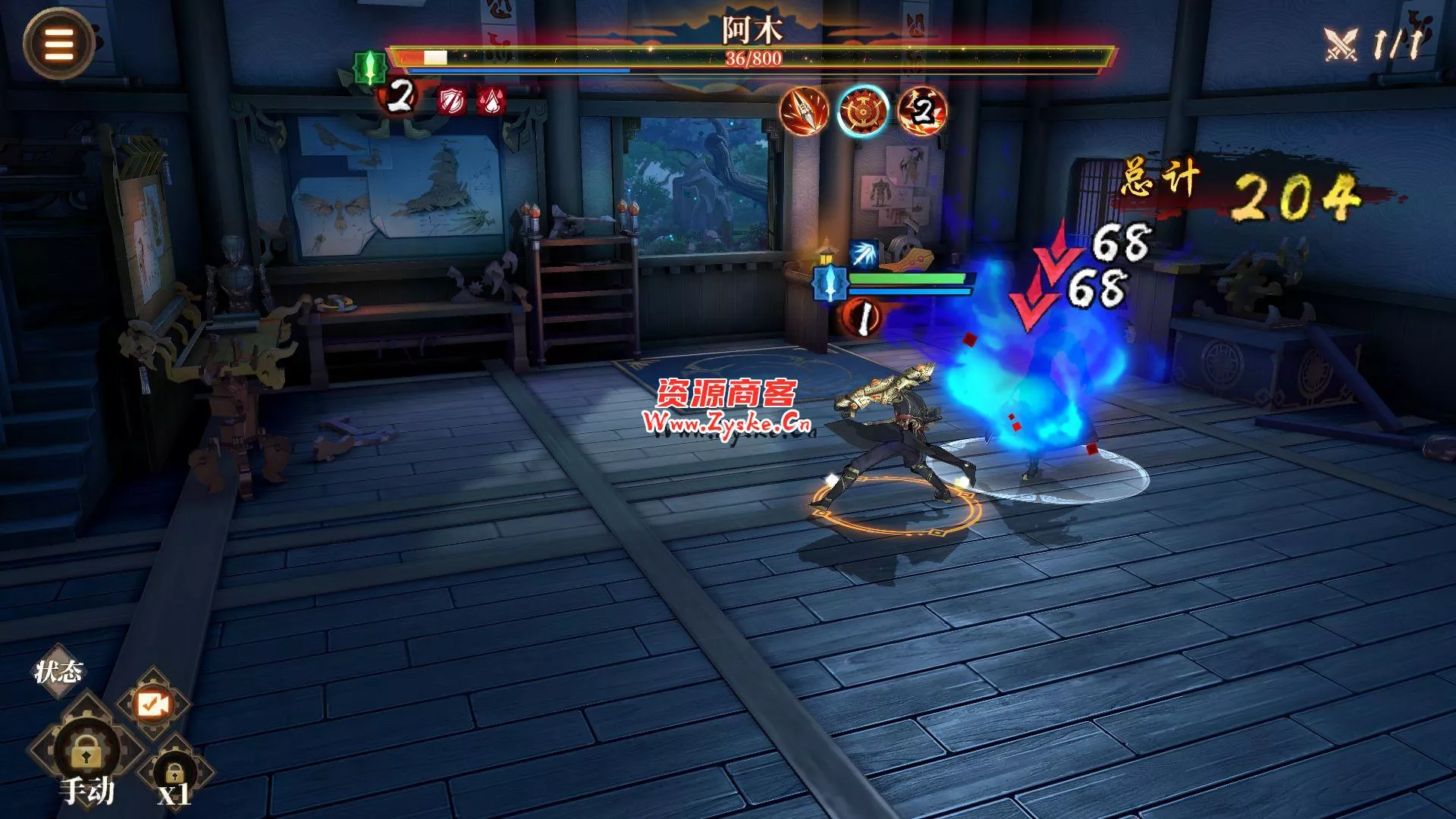This screenshot has height=819, width=1456.
Task: Inspect the broken shield debuff icon
Action: 451,101
